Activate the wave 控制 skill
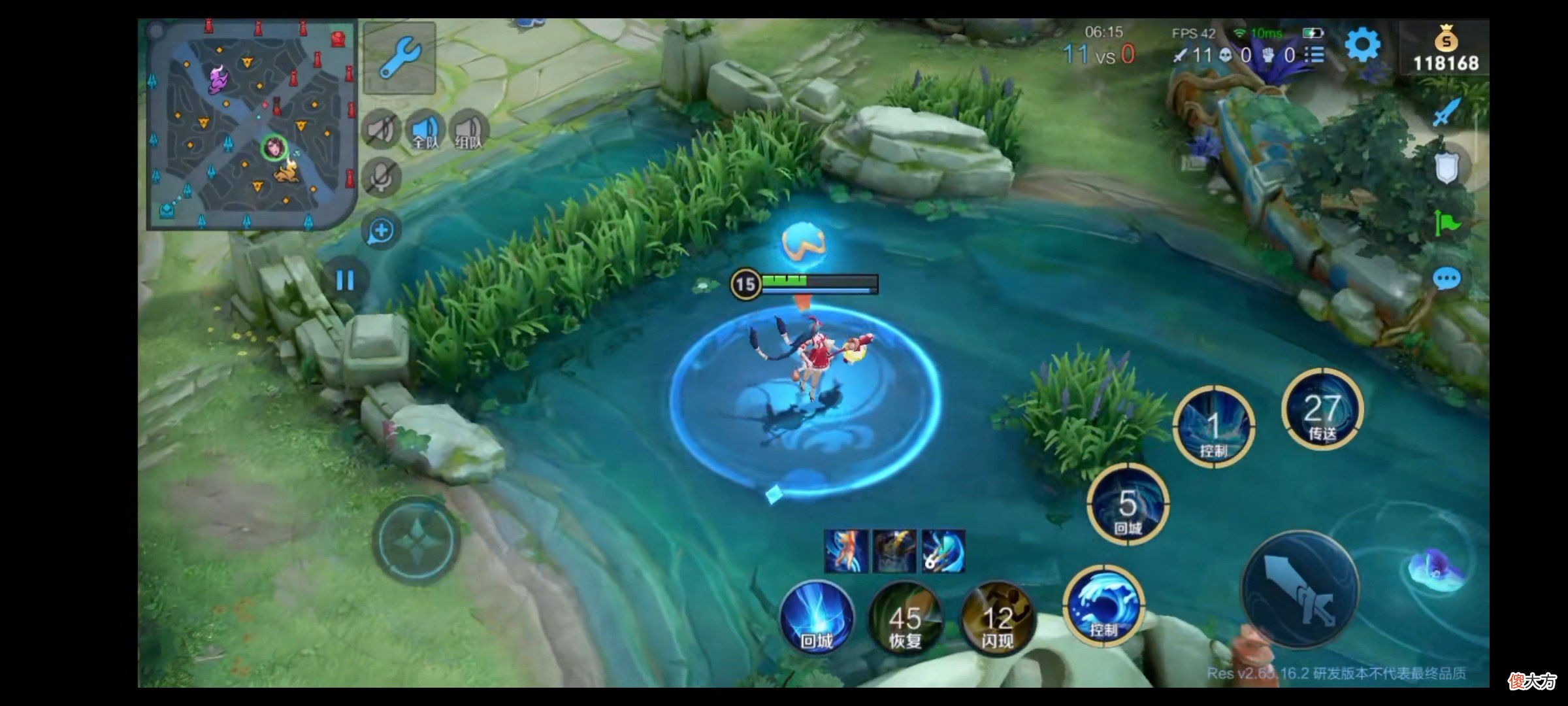The height and width of the screenshot is (706, 1568). click(1103, 606)
